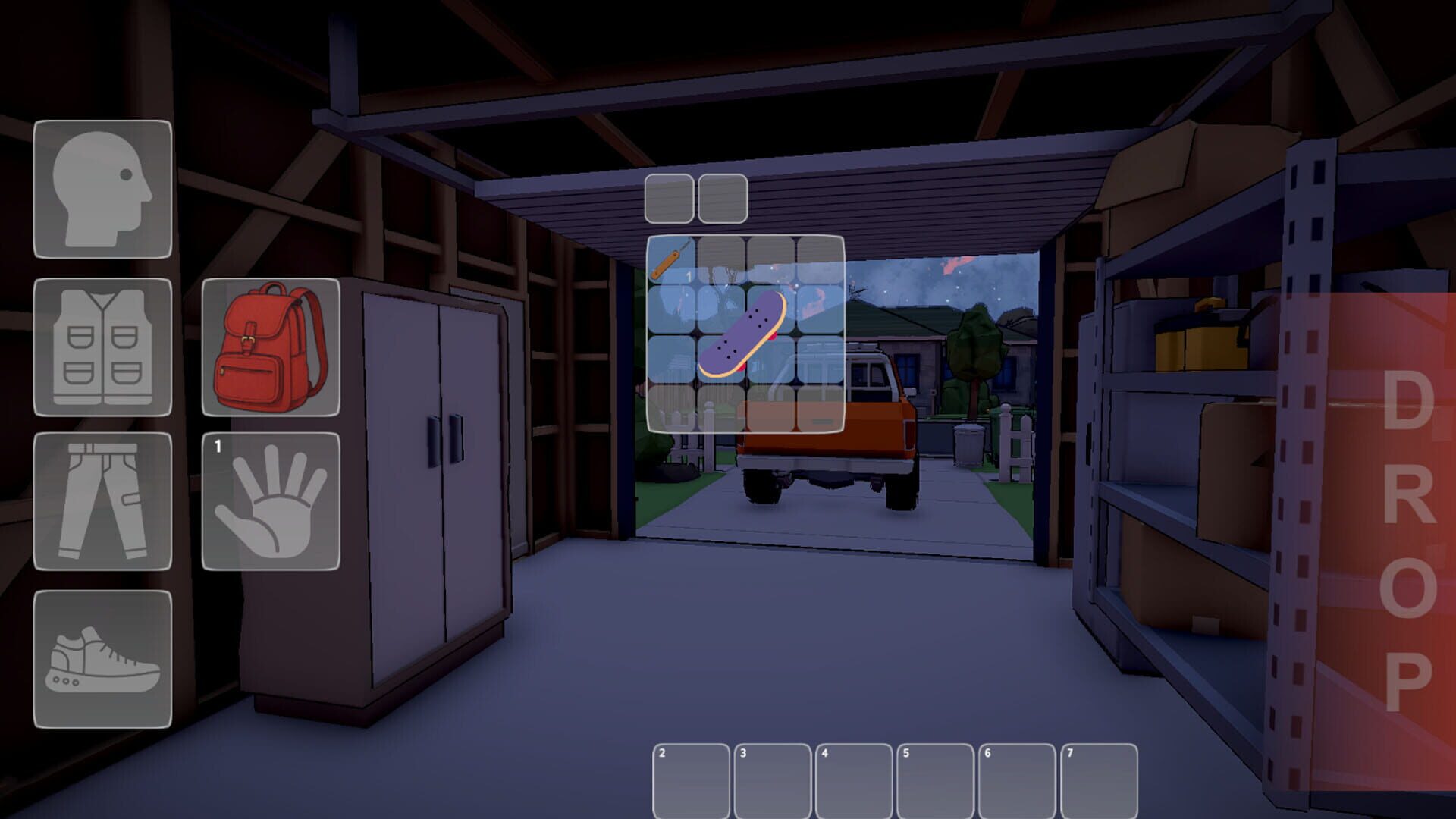Collapse the equipment panel via the head slot
The image size is (1456, 819).
tap(102, 190)
